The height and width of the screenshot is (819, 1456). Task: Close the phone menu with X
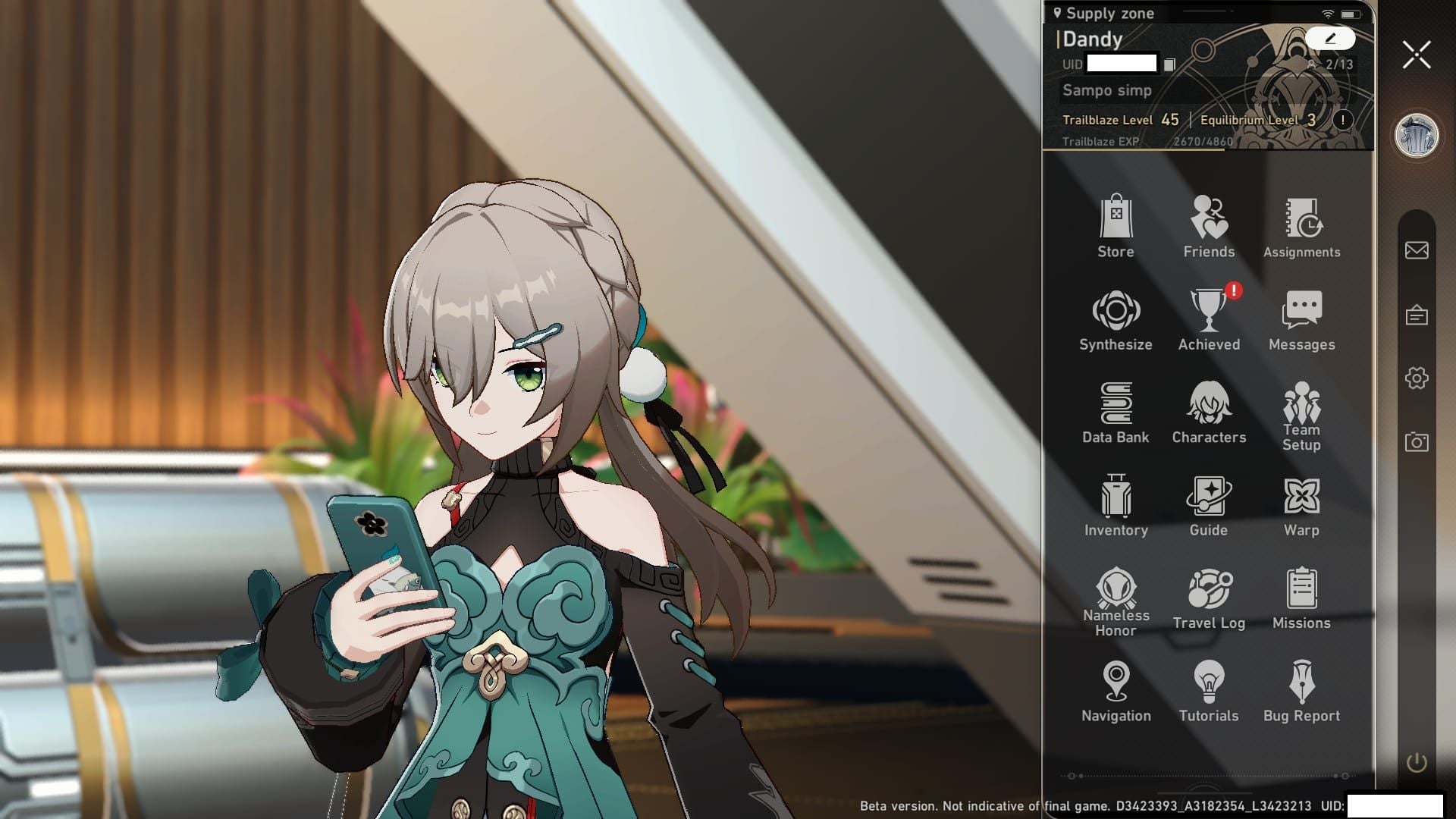(1416, 55)
